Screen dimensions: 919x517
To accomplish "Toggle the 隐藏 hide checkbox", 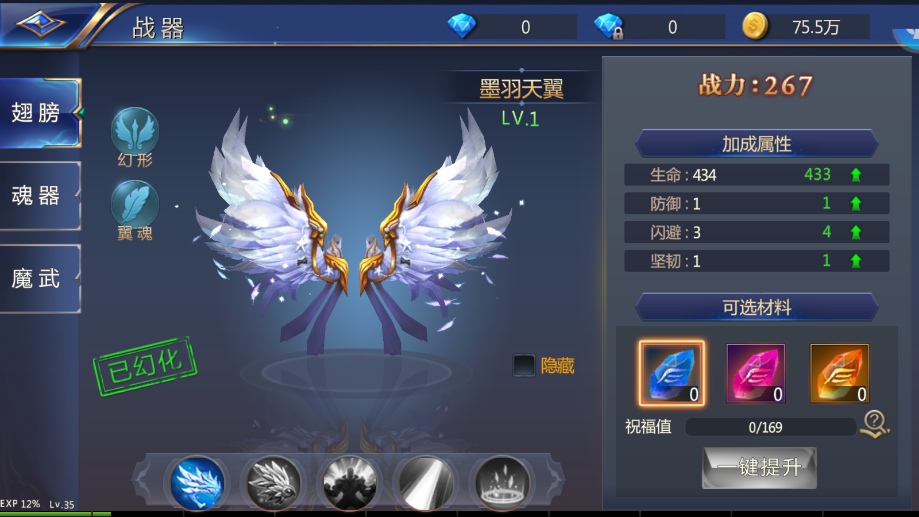I will click(524, 366).
